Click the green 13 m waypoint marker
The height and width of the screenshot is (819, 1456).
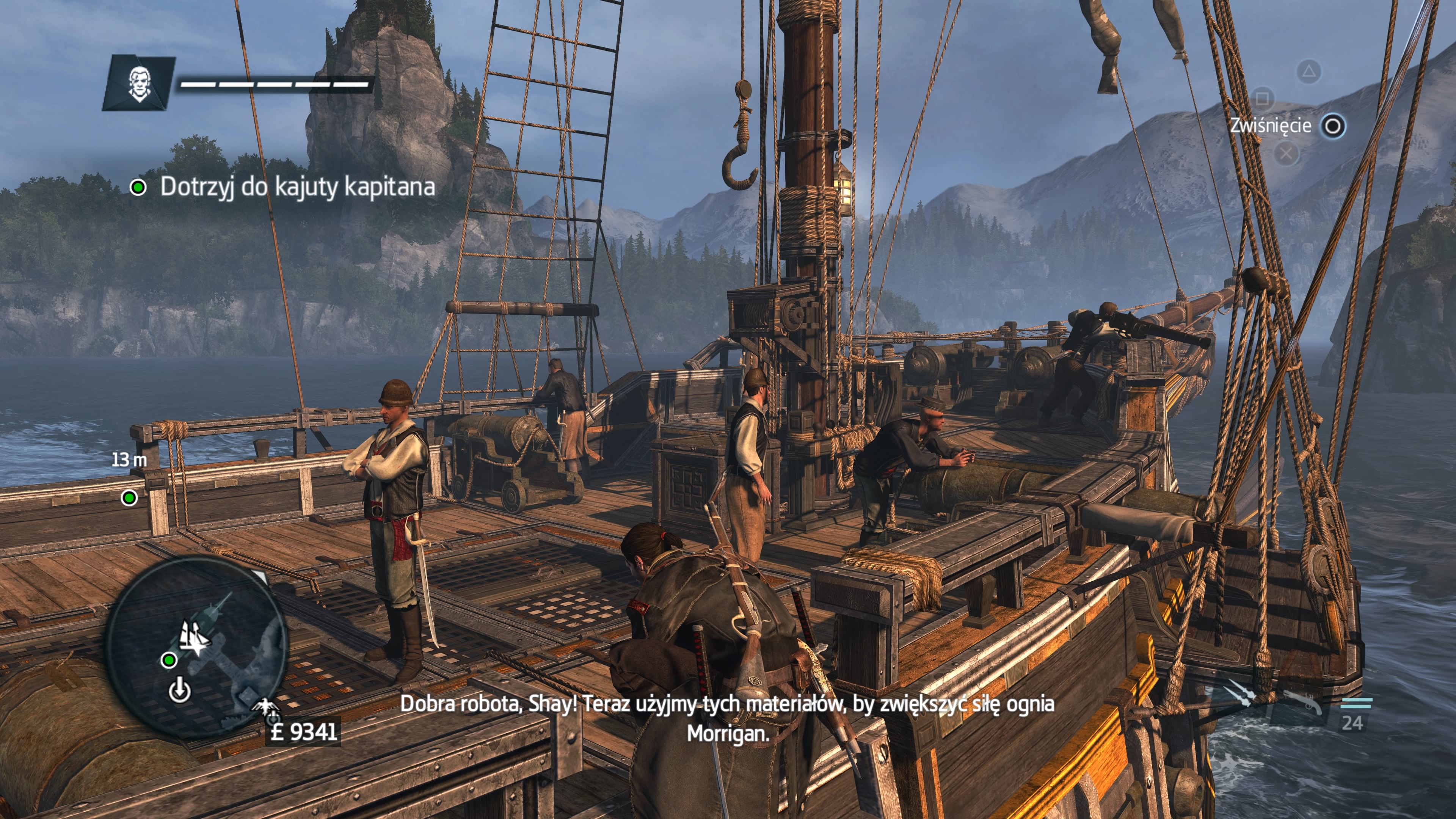pyautogui.click(x=129, y=498)
